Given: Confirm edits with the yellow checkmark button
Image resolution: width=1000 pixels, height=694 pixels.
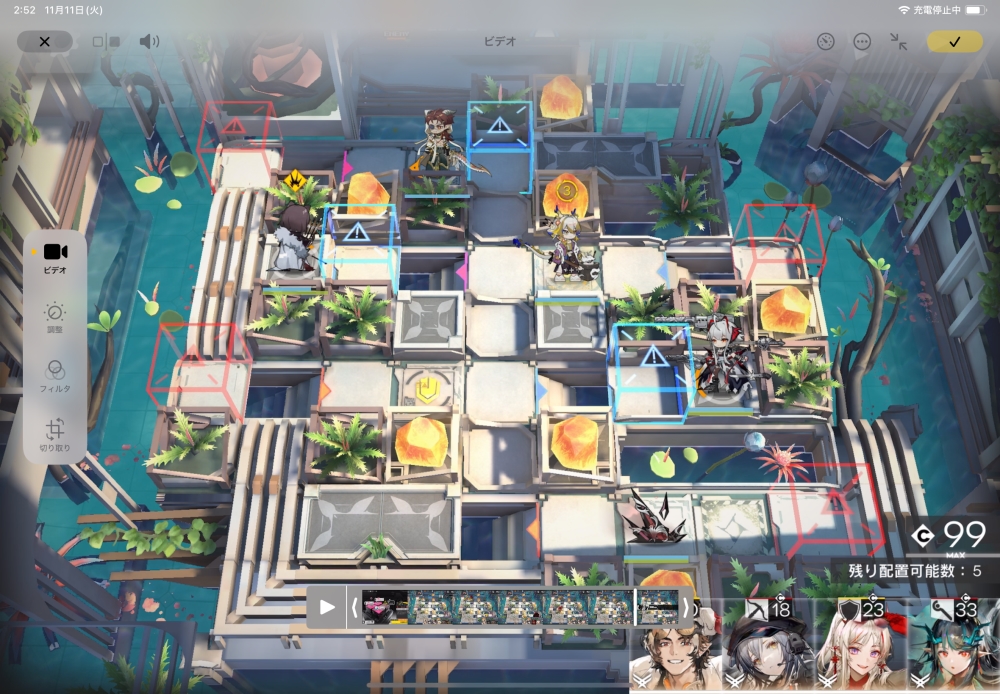Looking at the screenshot, I should (954, 41).
